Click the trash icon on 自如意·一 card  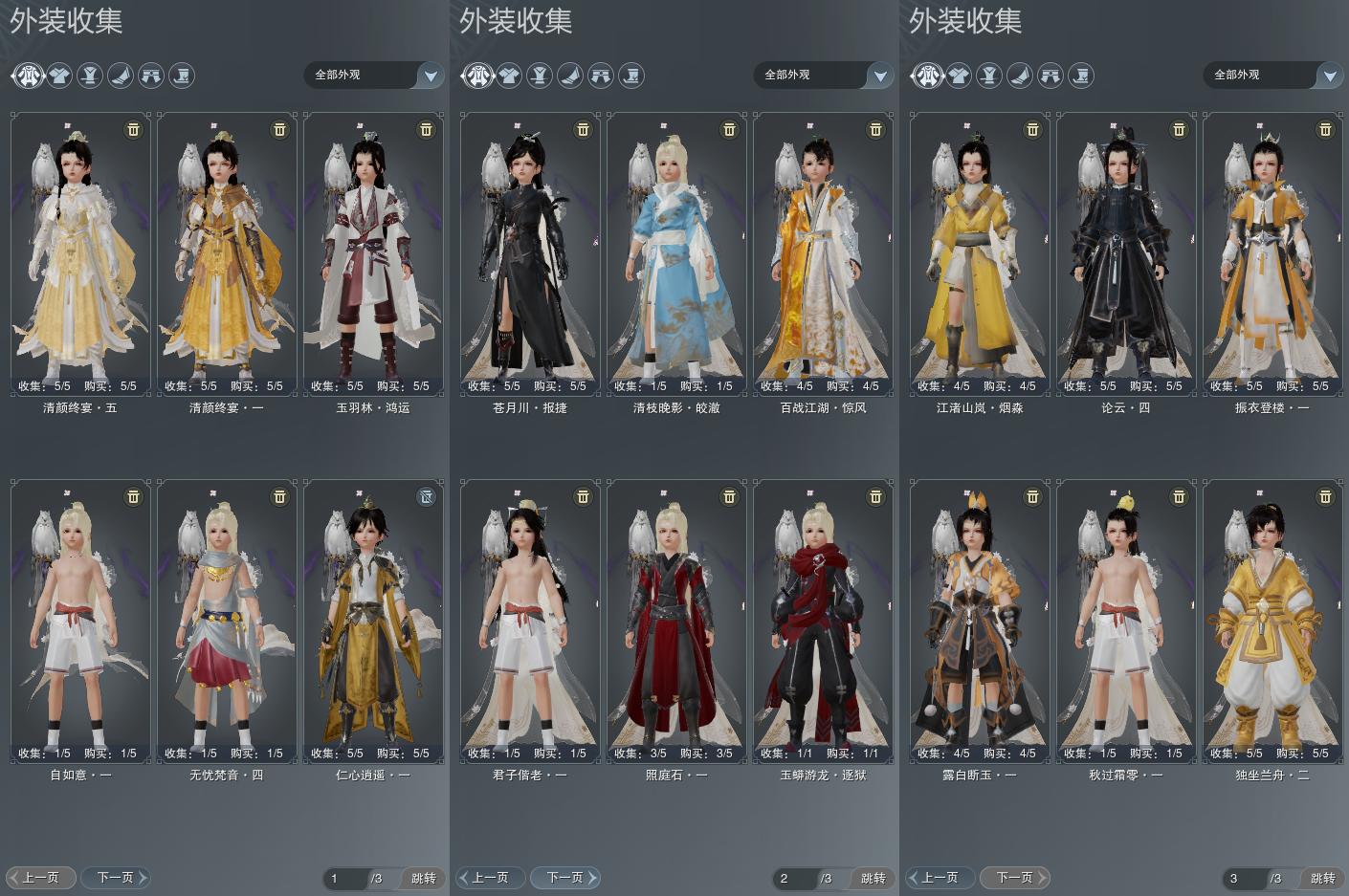pos(133,496)
